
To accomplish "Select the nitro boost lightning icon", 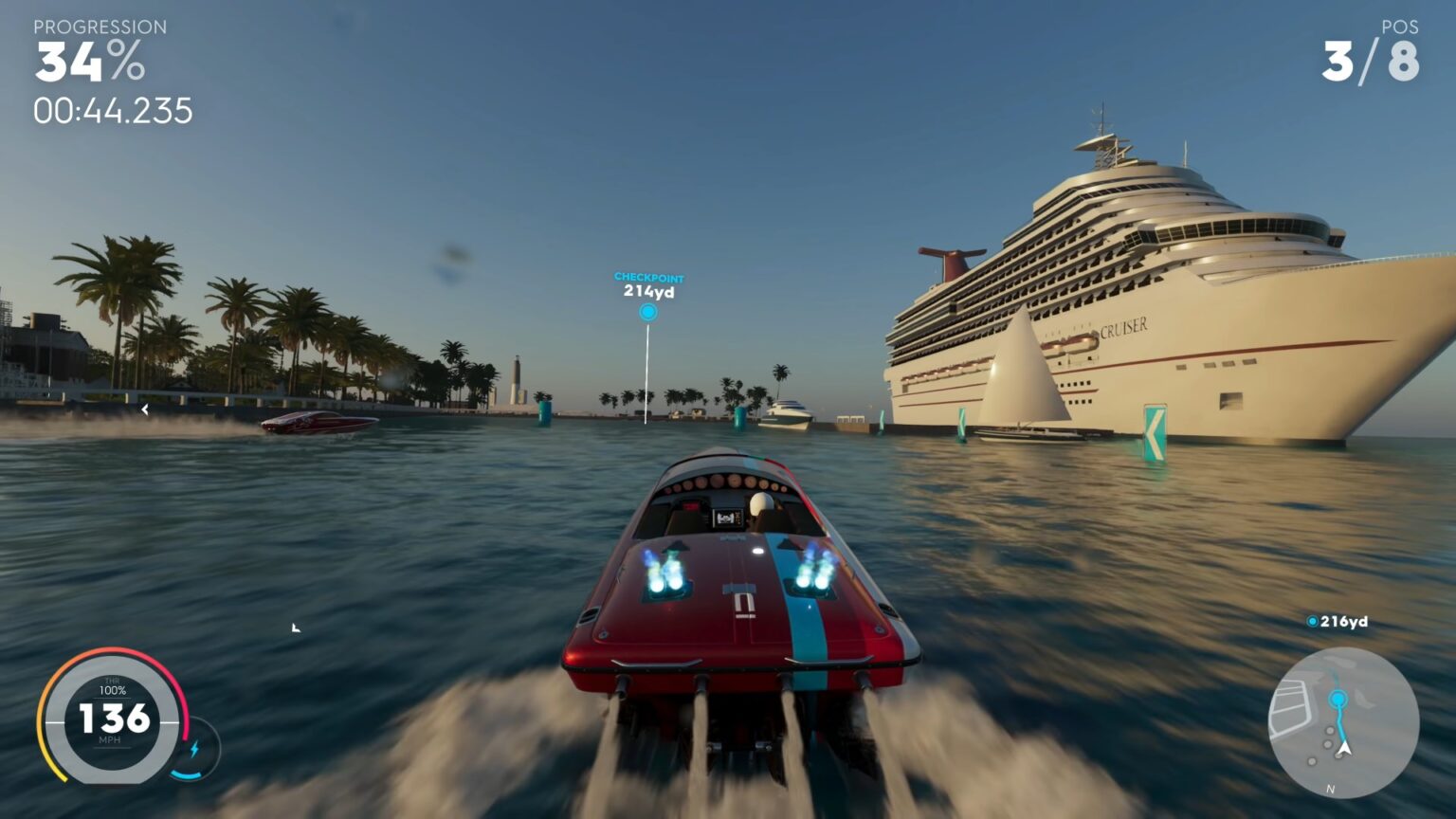I will point(196,750).
